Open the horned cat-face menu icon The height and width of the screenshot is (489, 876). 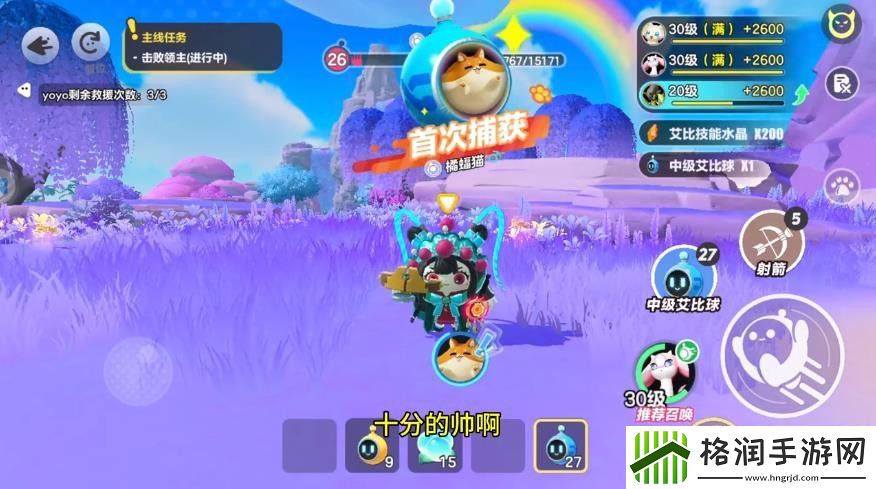pos(842,23)
